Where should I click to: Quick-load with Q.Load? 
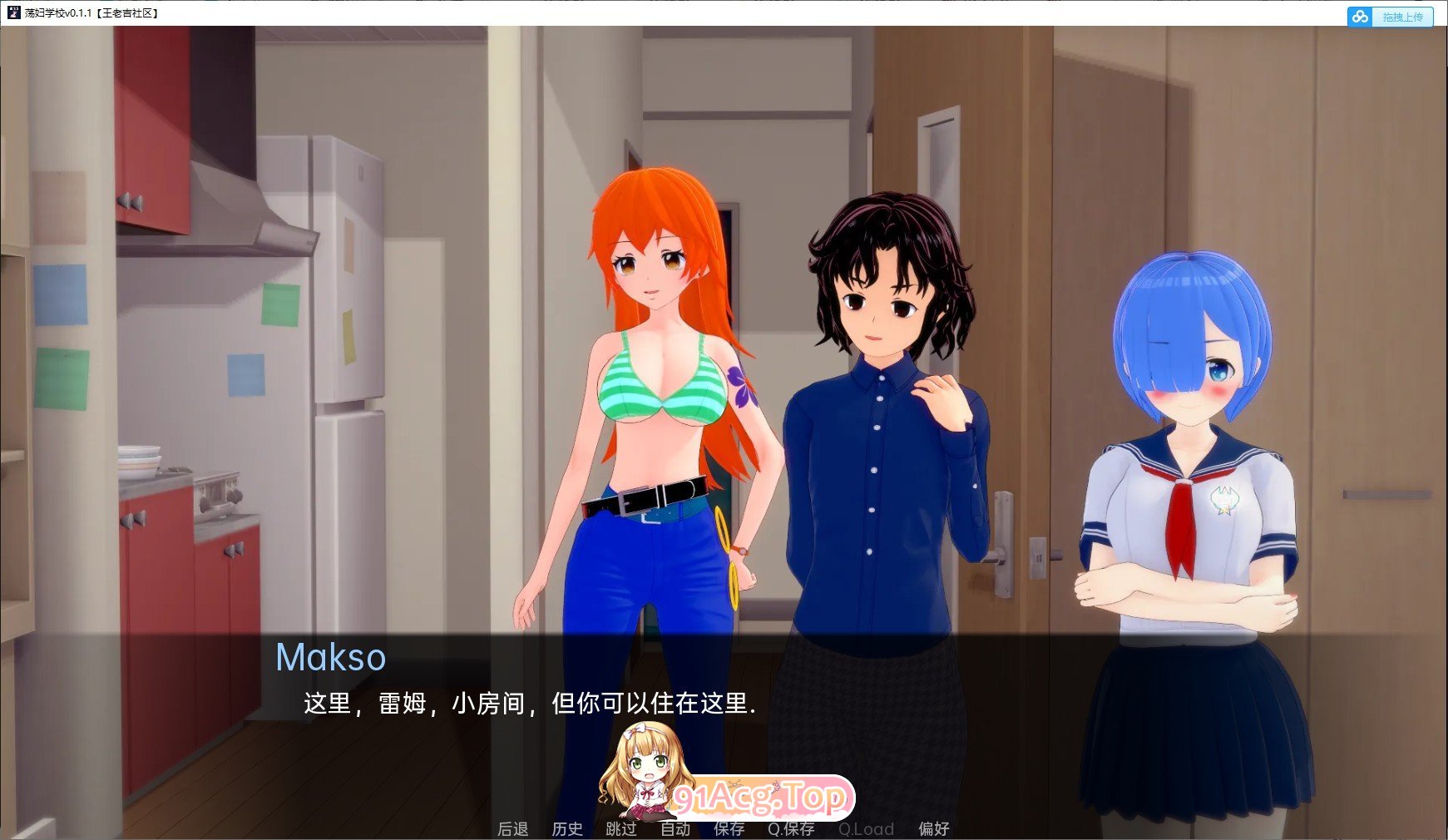click(x=867, y=828)
